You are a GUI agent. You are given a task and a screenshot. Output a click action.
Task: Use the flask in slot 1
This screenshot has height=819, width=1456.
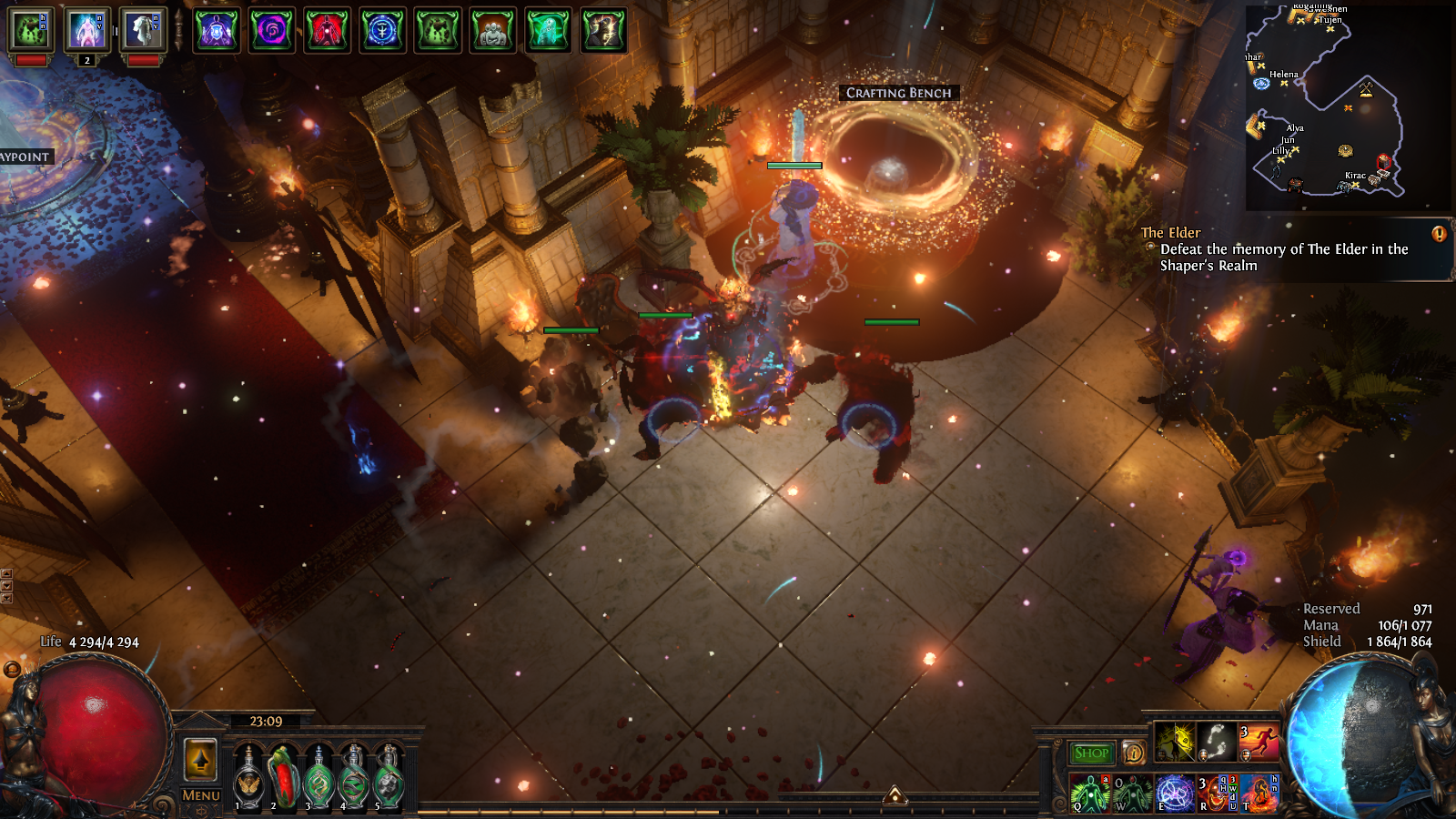[248, 778]
